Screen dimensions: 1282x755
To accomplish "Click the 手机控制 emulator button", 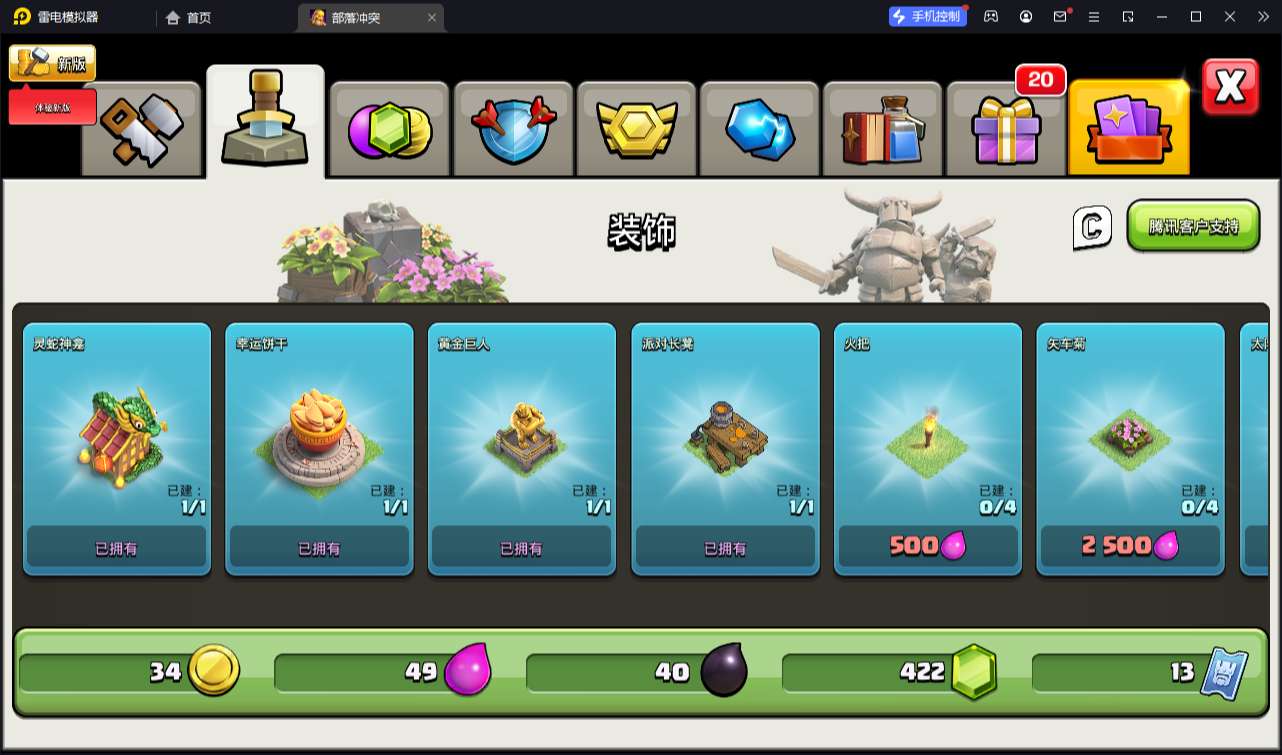I will coord(927,17).
